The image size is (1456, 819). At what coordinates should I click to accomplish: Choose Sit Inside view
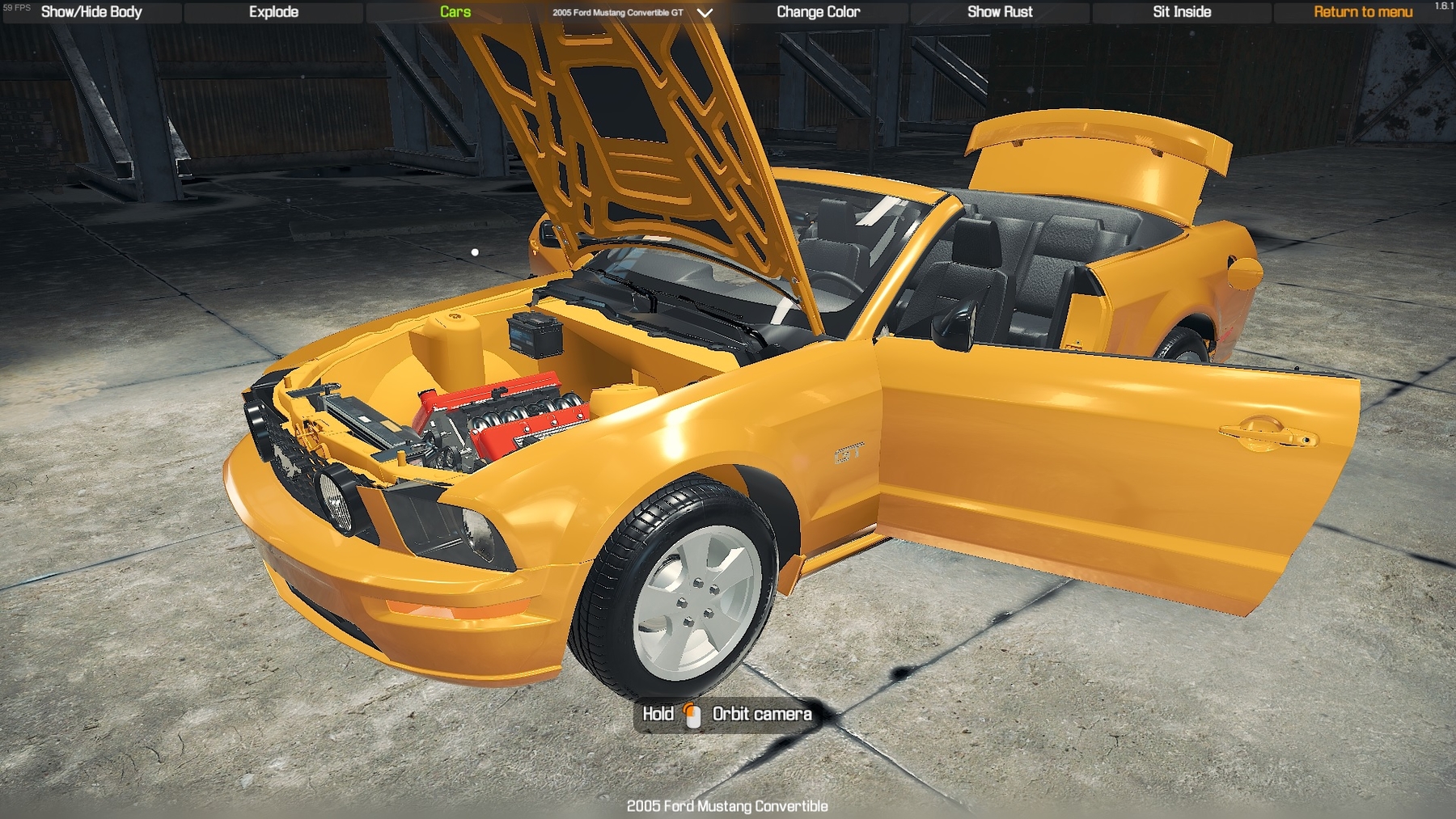pyautogui.click(x=1182, y=12)
